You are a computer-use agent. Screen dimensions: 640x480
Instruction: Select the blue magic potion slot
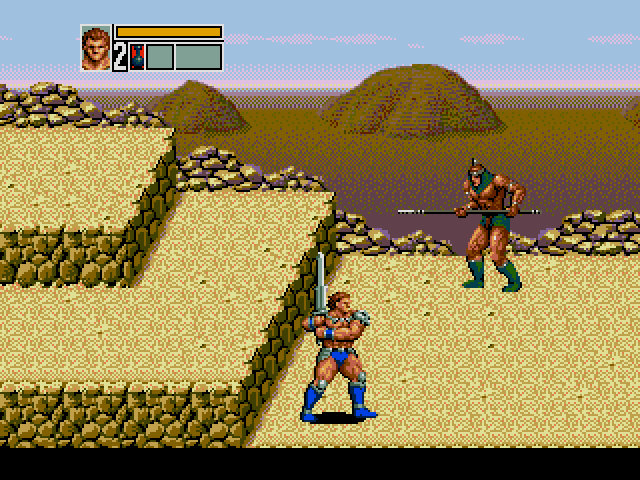tap(138, 56)
